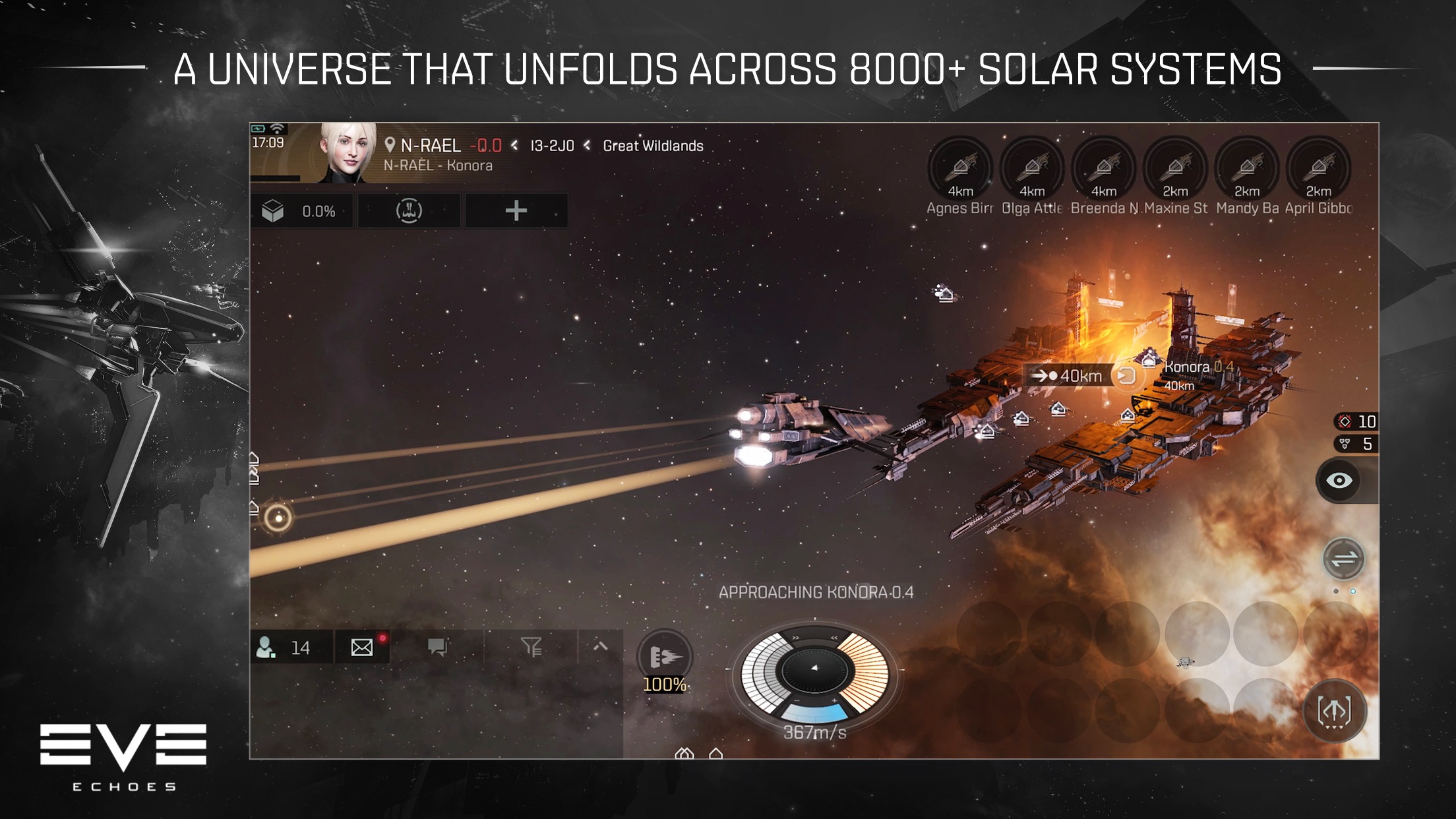Image resolution: width=1456 pixels, height=819 pixels.
Task: Open the cargo hold showing 0.0%
Action: pos(302,211)
